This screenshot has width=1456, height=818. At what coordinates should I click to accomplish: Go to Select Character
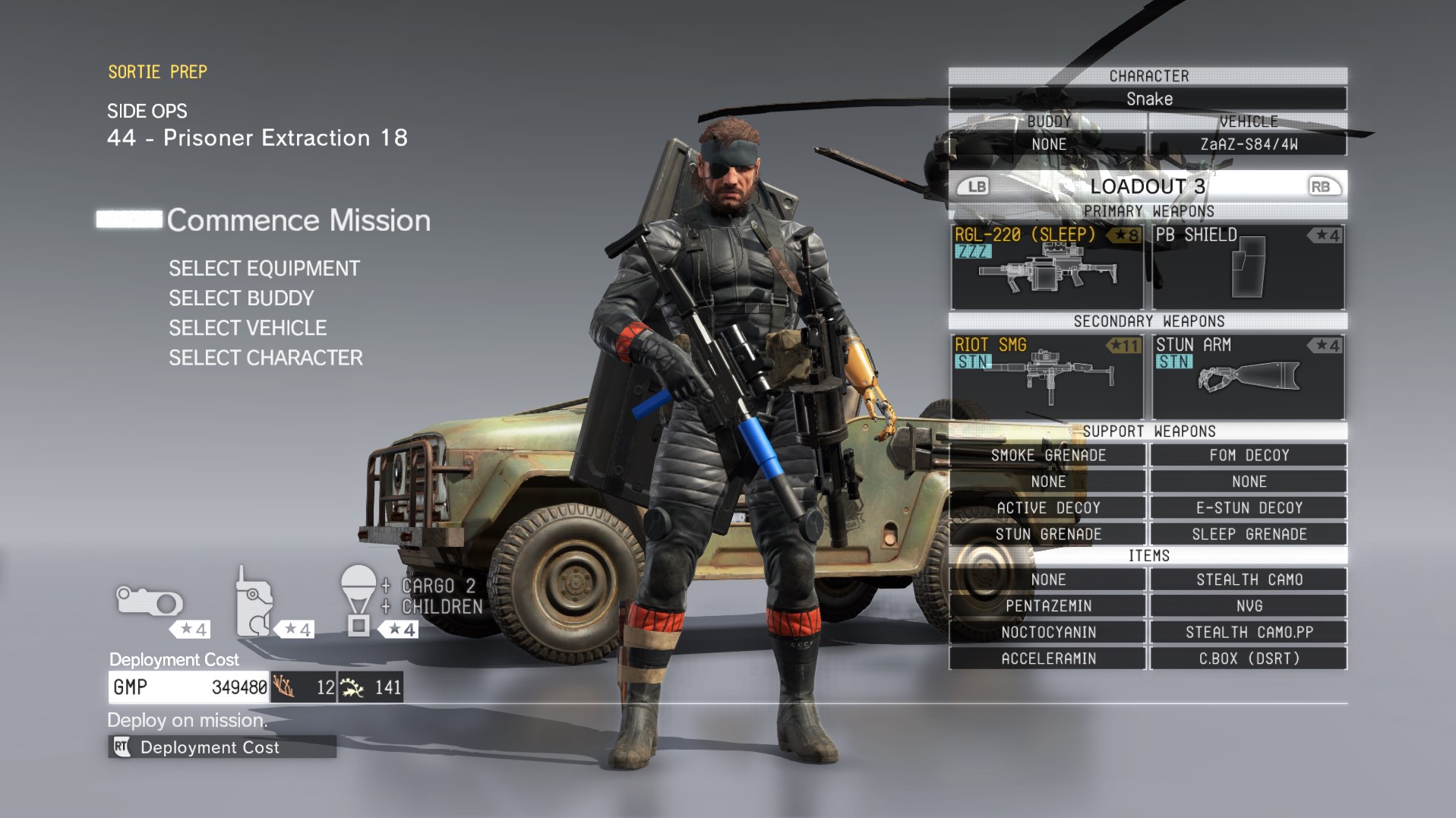pyautogui.click(x=266, y=358)
